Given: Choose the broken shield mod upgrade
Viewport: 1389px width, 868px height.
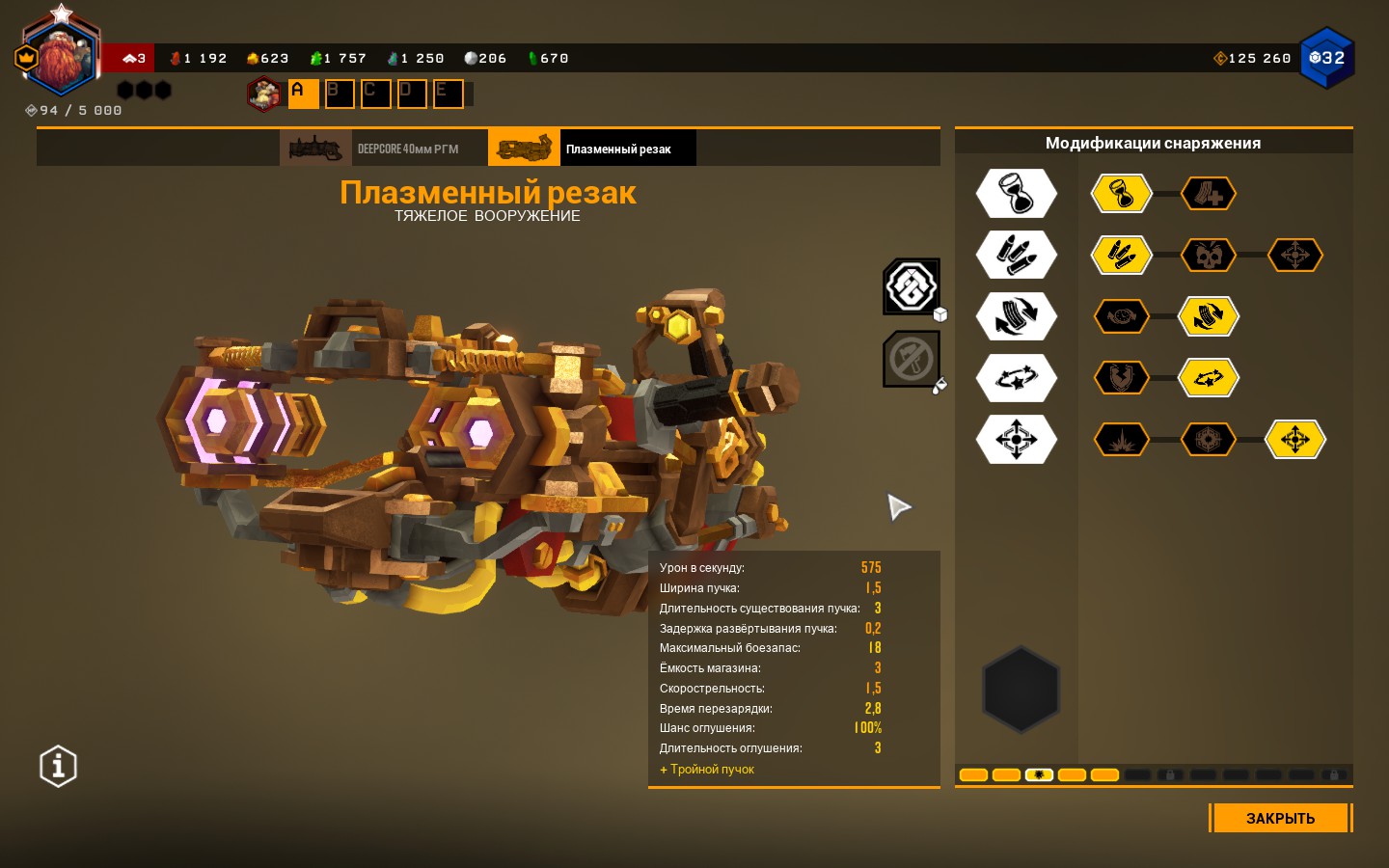Looking at the screenshot, I should pyautogui.click(x=1121, y=378).
